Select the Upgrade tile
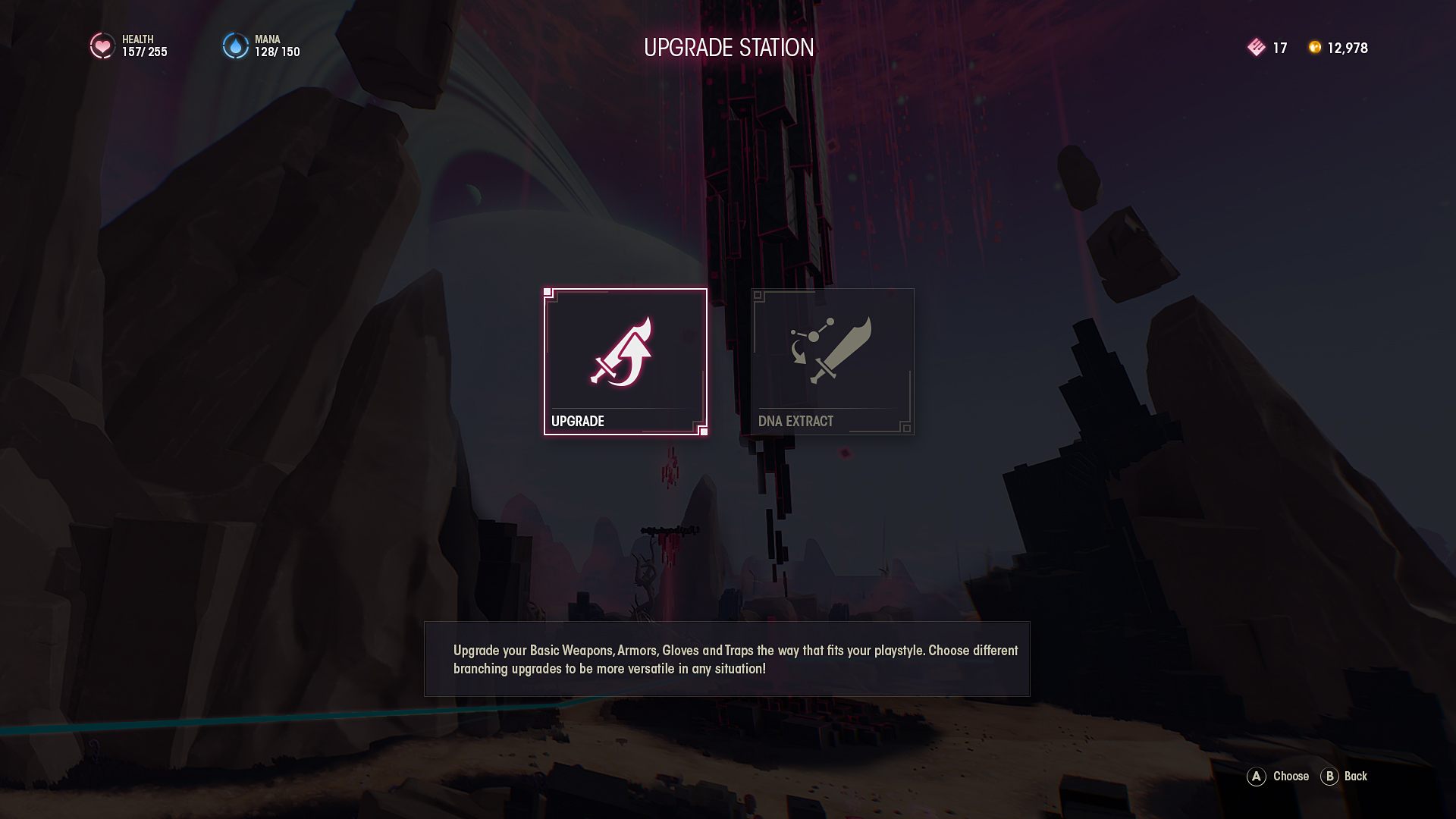1456x819 pixels. pyautogui.click(x=625, y=361)
